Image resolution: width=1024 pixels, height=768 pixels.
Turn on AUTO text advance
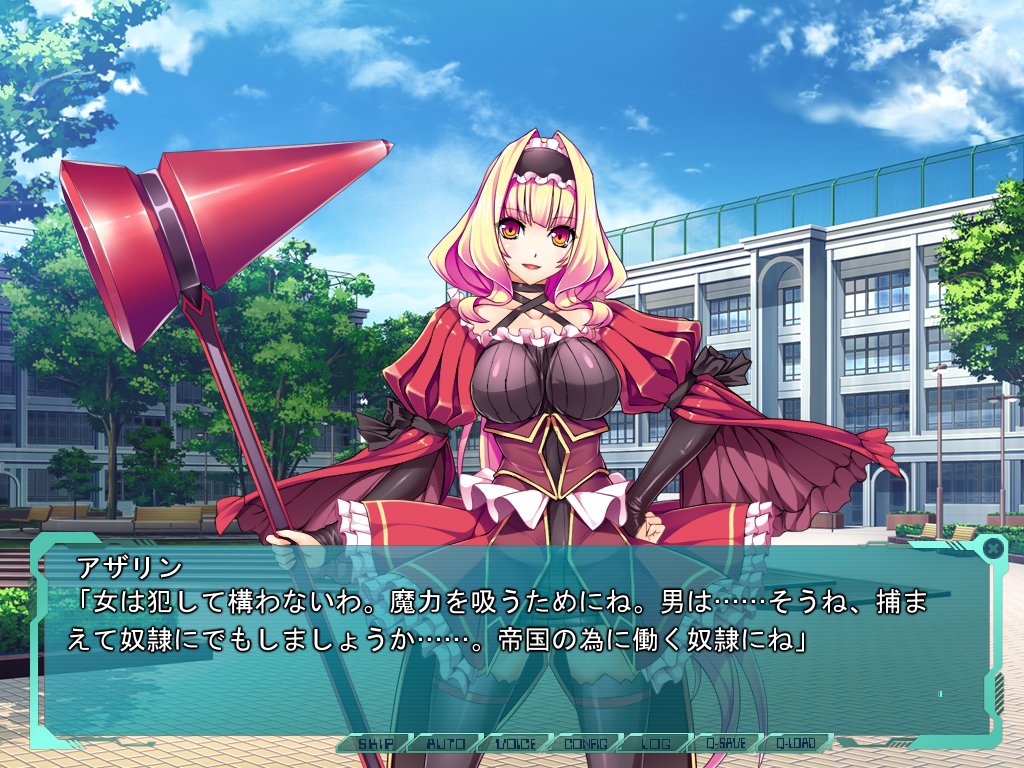tap(444, 743)
